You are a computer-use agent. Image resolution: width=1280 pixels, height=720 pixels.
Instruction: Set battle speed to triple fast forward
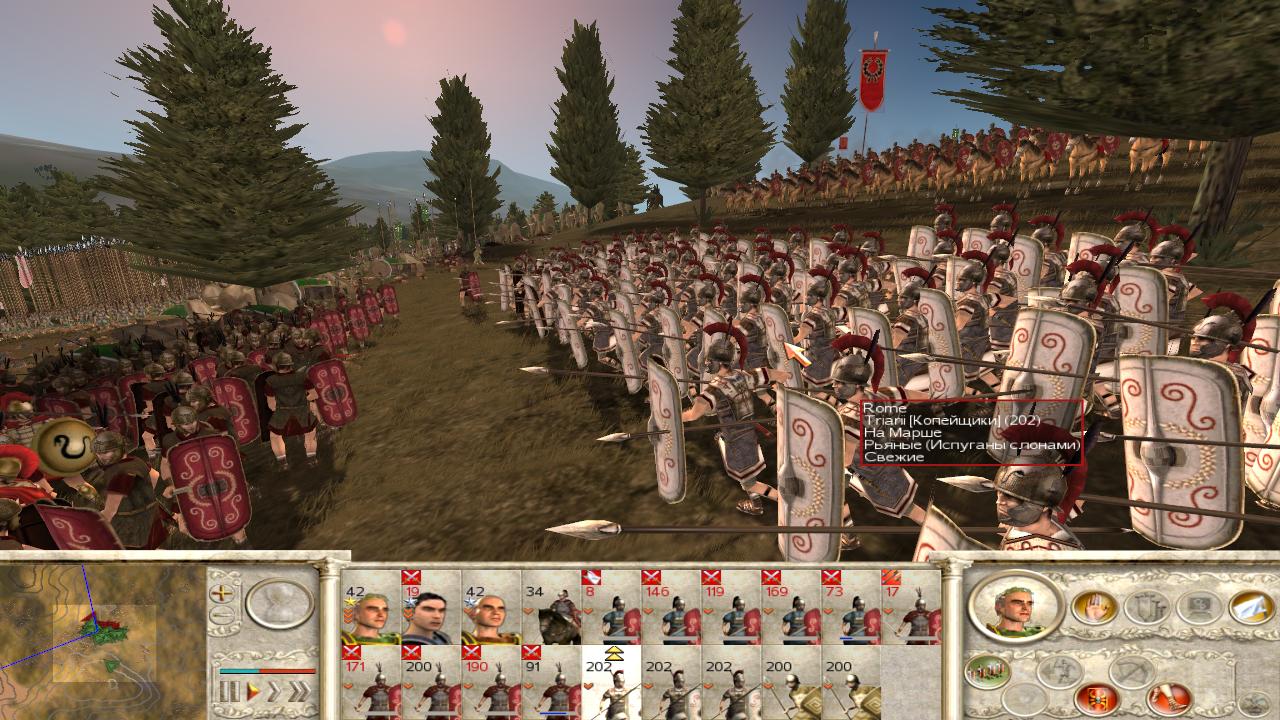pyautogui.click(x=299, y=691)
